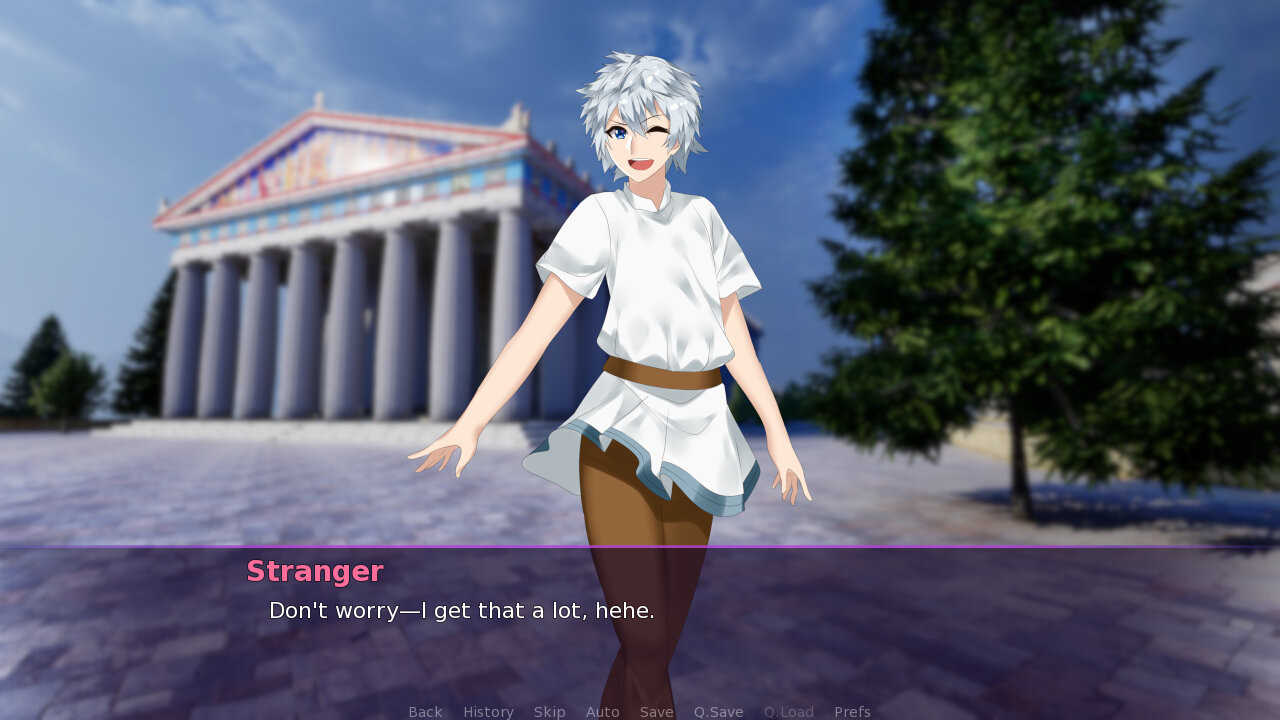The height and width of the screenshot is (720, 1280).
Task: Click Auto in the quick menu bar
Action: (603, 711)
